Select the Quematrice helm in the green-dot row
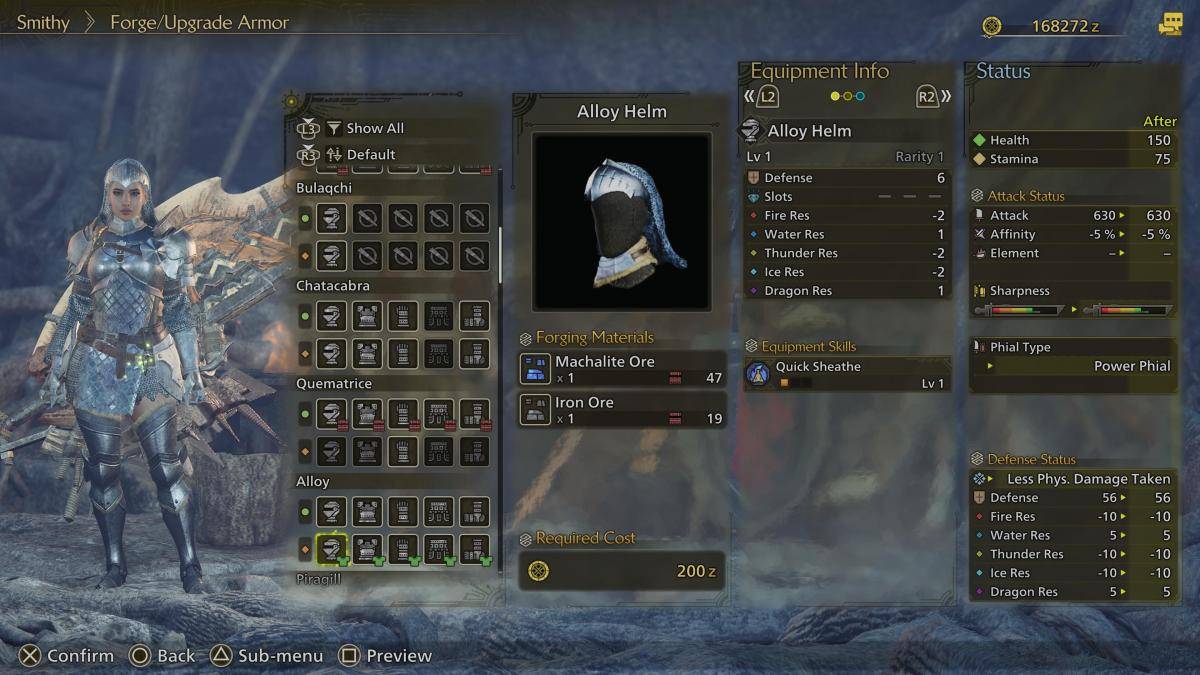The height and width of the screenshot is (675, 1200). click(x=332, y=414)
